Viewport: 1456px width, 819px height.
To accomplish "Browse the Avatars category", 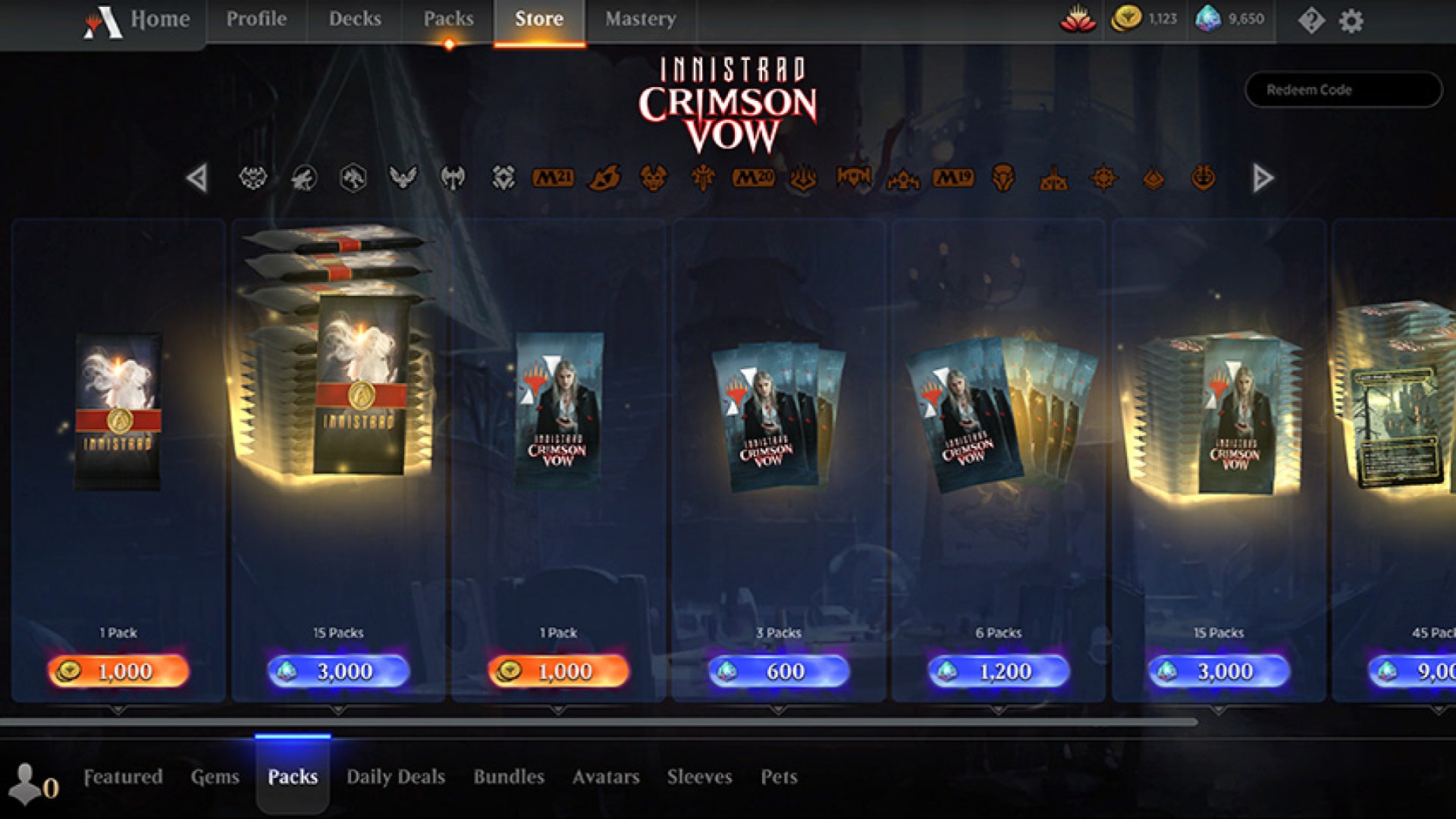I will click(606, 777).
